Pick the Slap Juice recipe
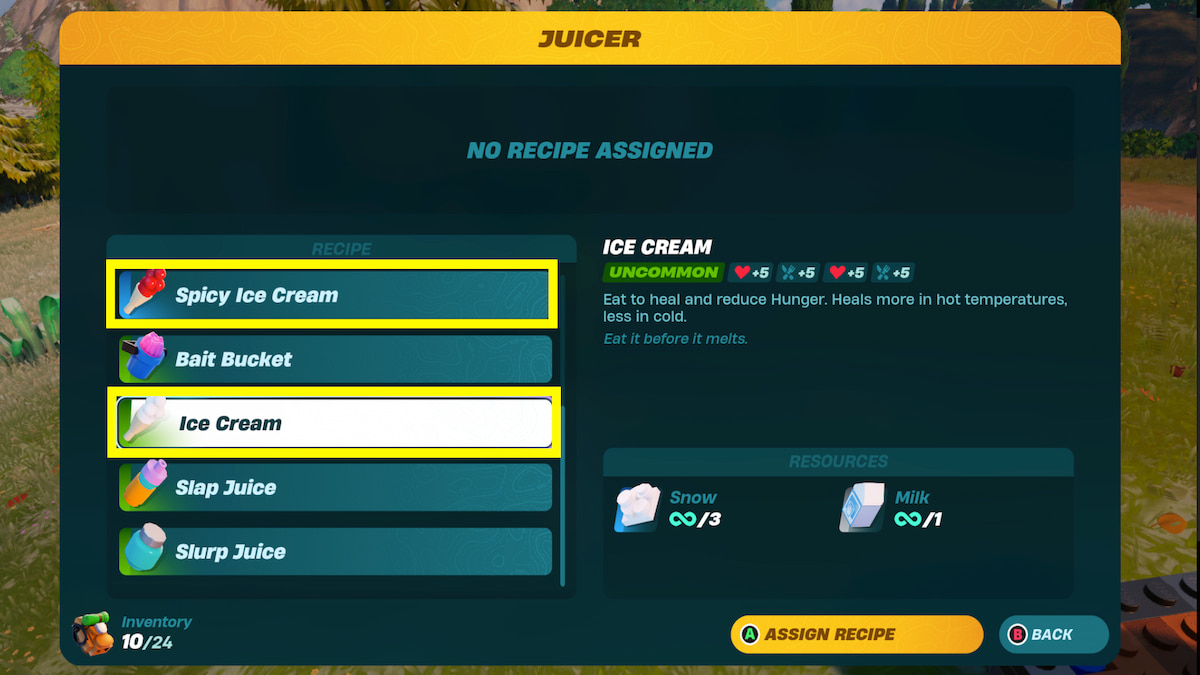The height and width of the screenshot is (675, 1200). click(x=334, y=487)
